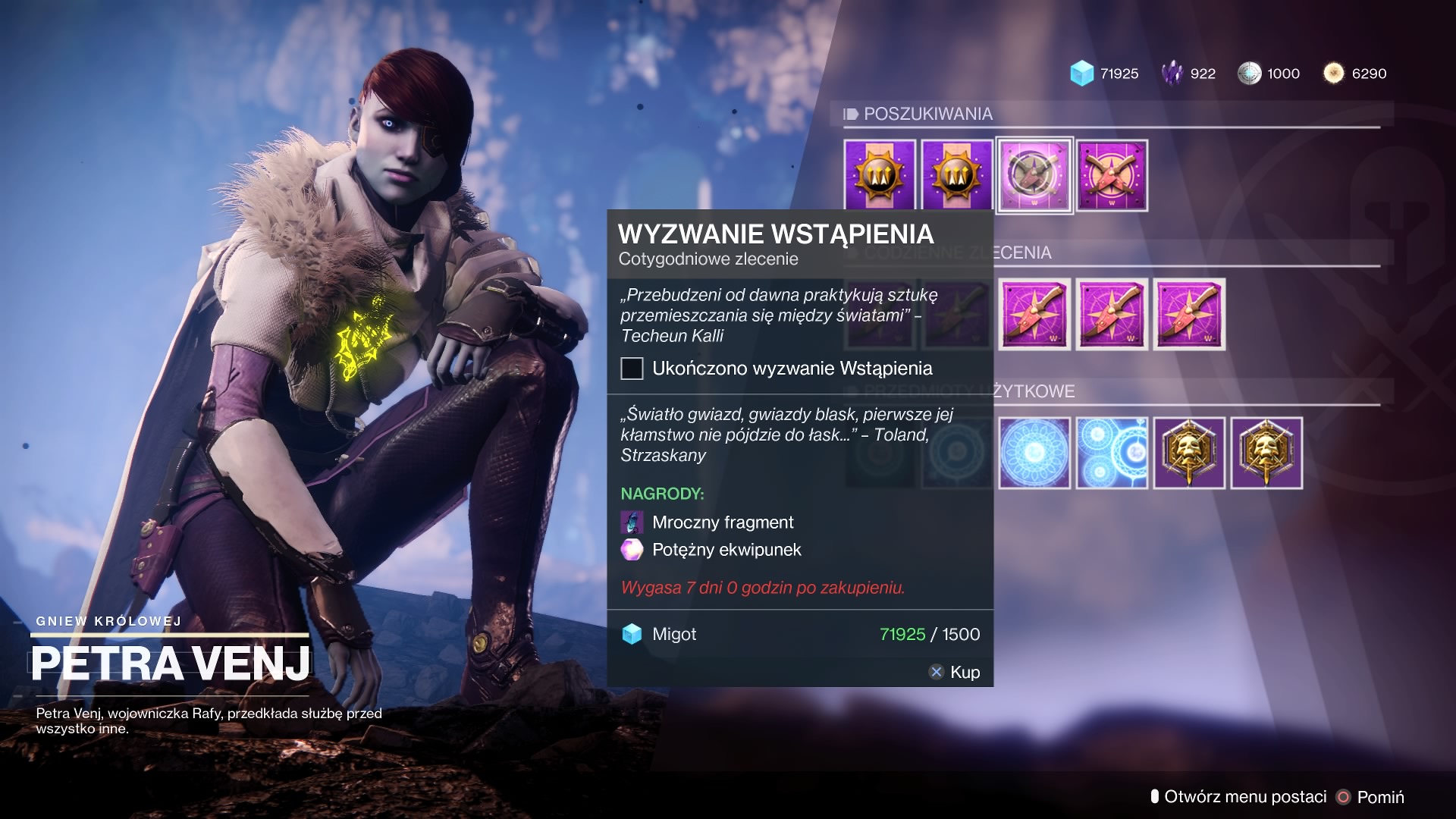Image resolution: width=1456 pixels, height=819 pixels.
Task: Select the single blue mandala offering item
Action: (1034, 453)
